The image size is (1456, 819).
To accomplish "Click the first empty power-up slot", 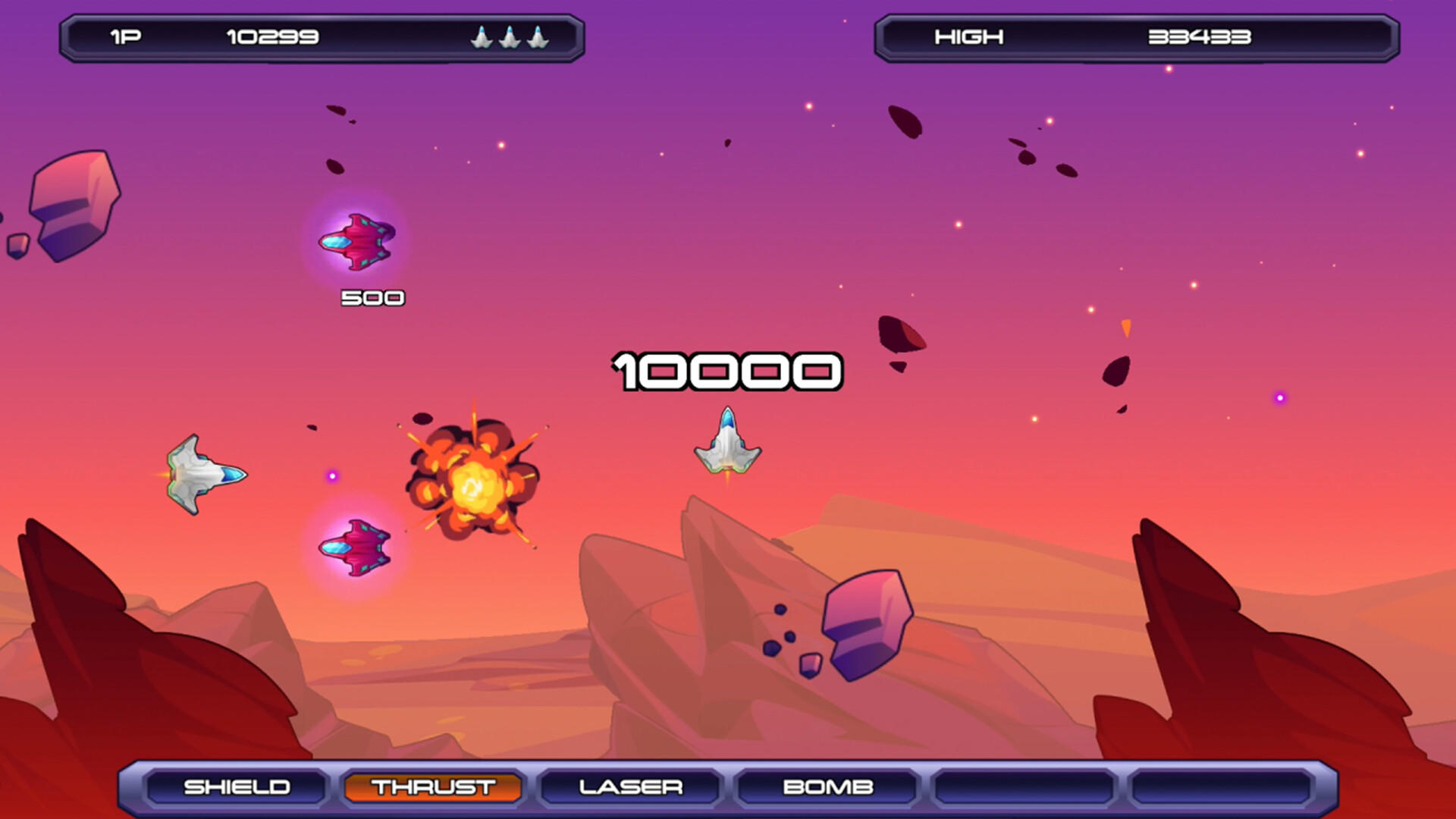I will [x=1023, y=787].
